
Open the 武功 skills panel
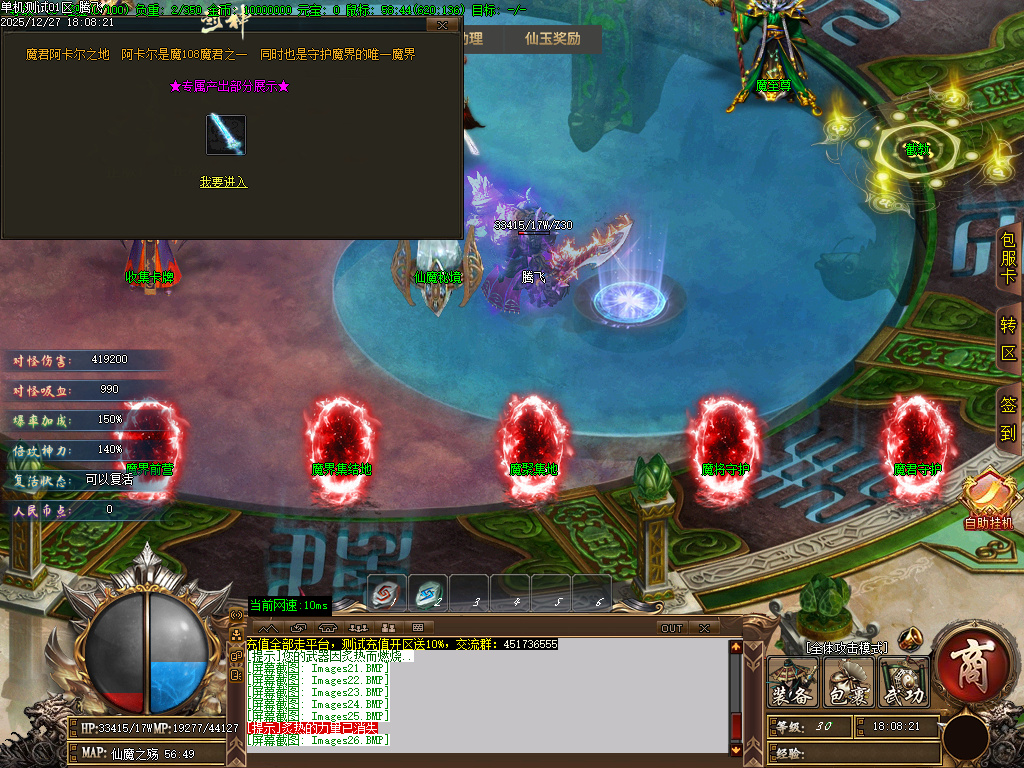click(x=904, y=682)
